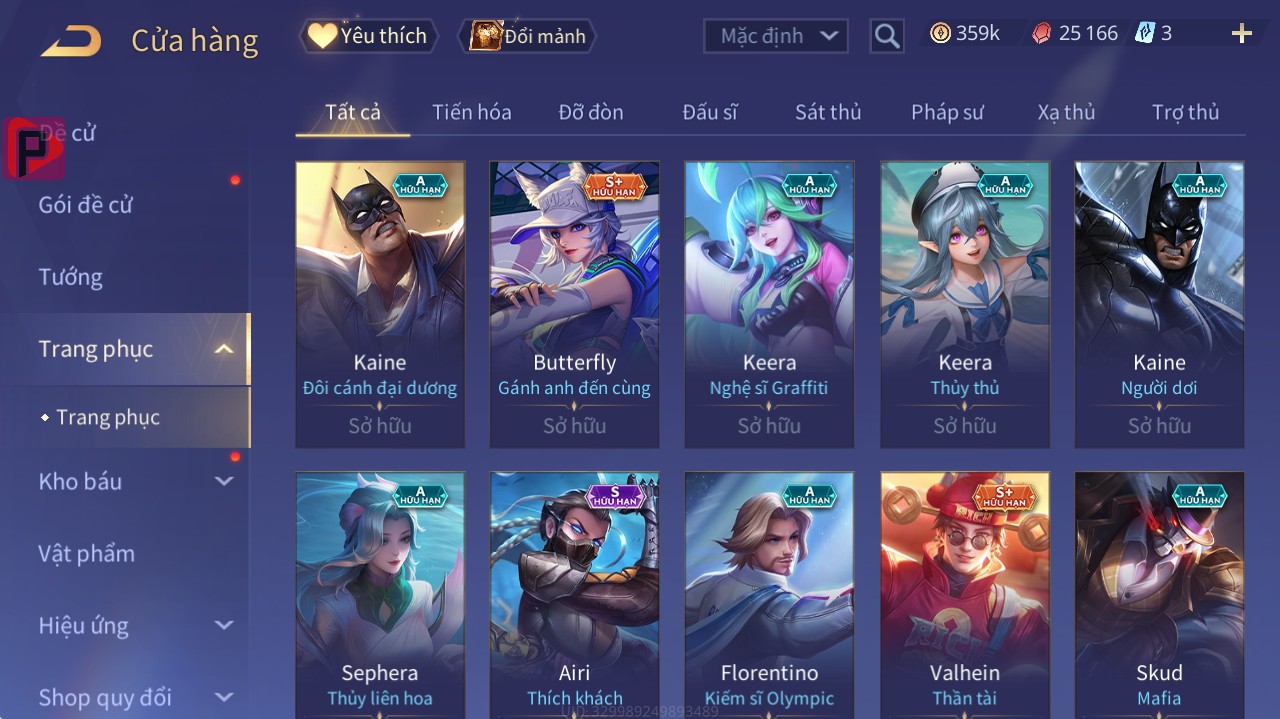1280x719 pixels.
Task: Add currency with the plus button
Action: click(x=1241, y=34)
